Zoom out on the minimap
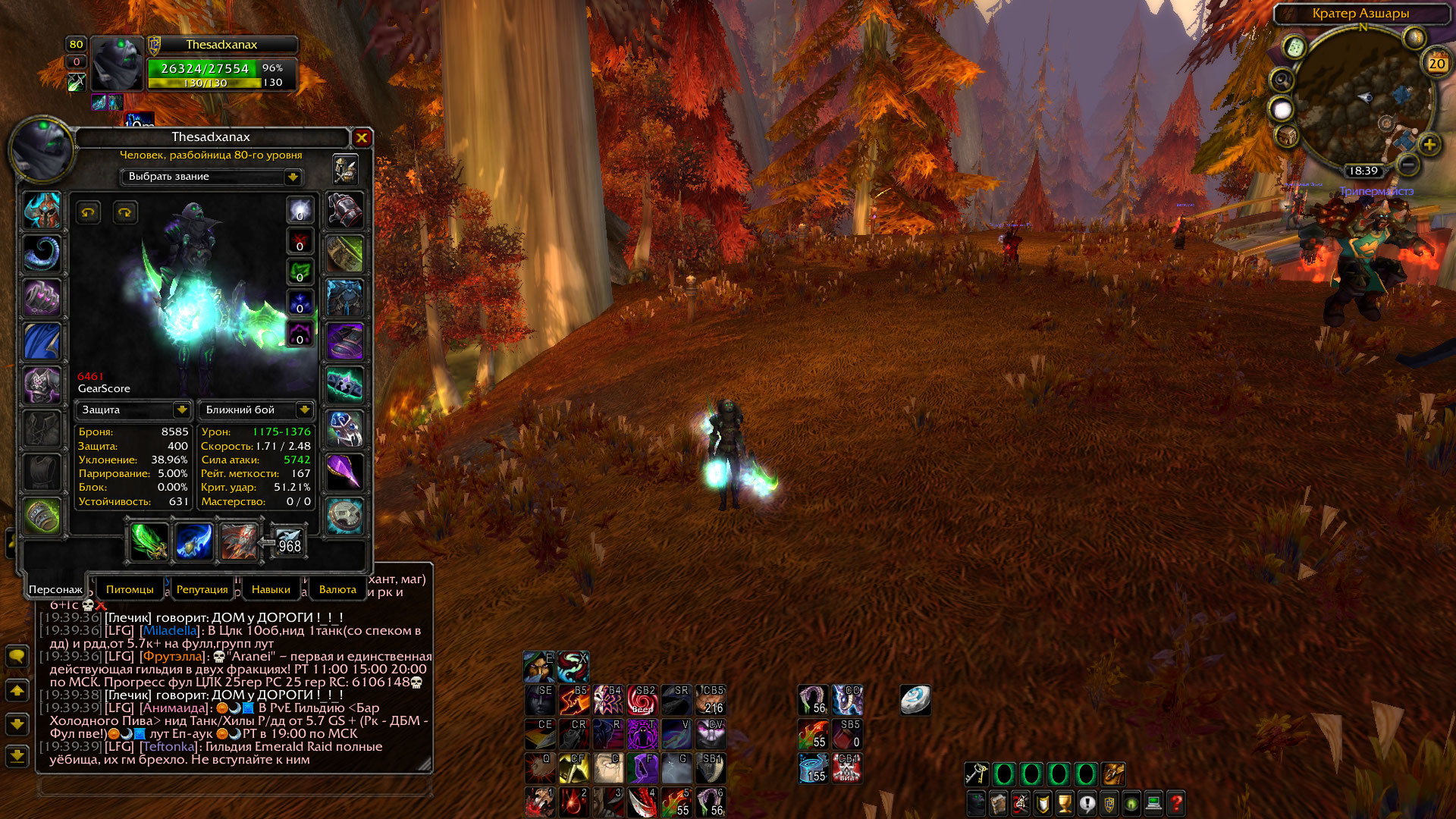1456x819 pixels. point(1407,163)
